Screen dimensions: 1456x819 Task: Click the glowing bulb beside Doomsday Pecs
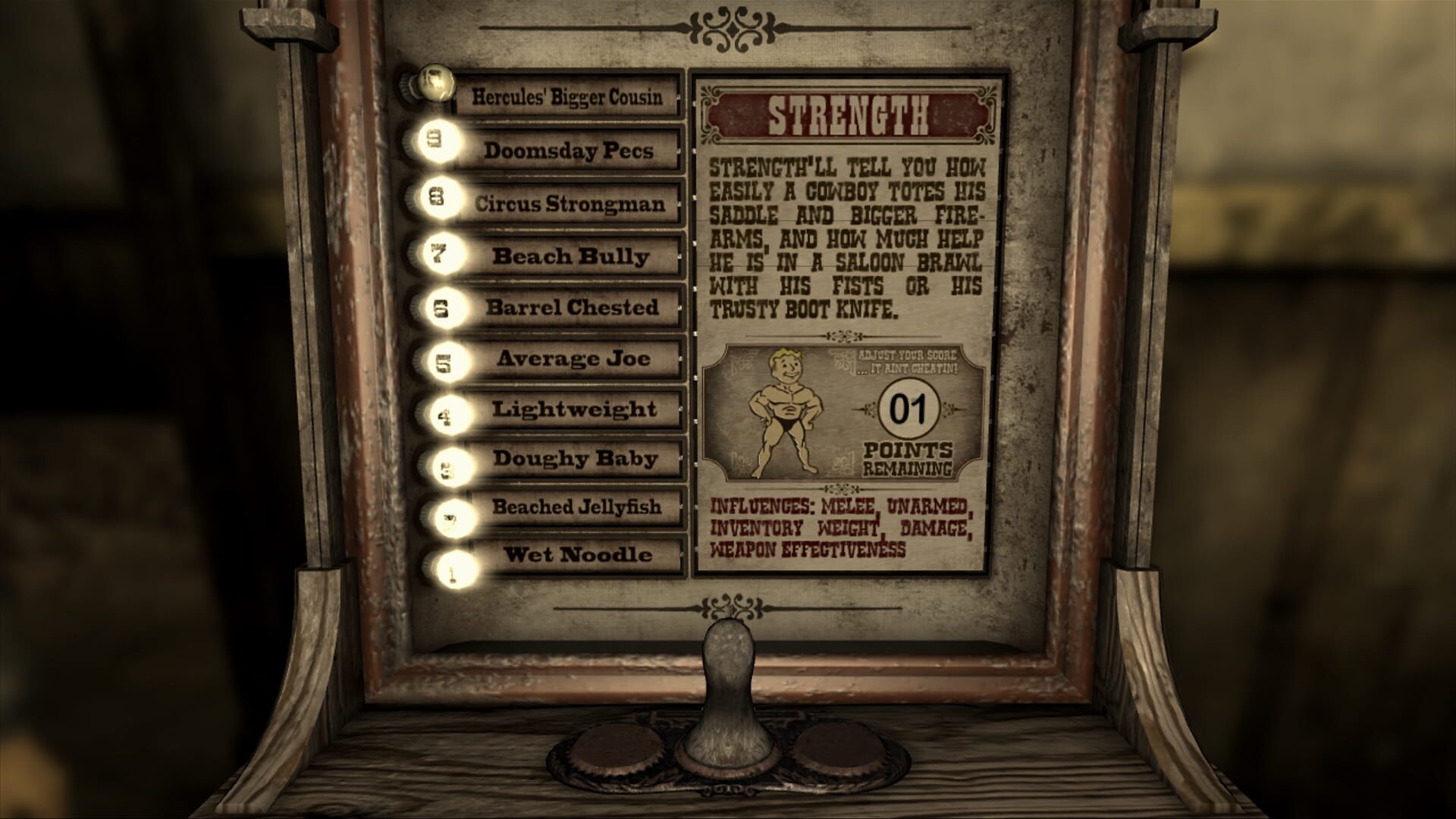tap(438, 140)
